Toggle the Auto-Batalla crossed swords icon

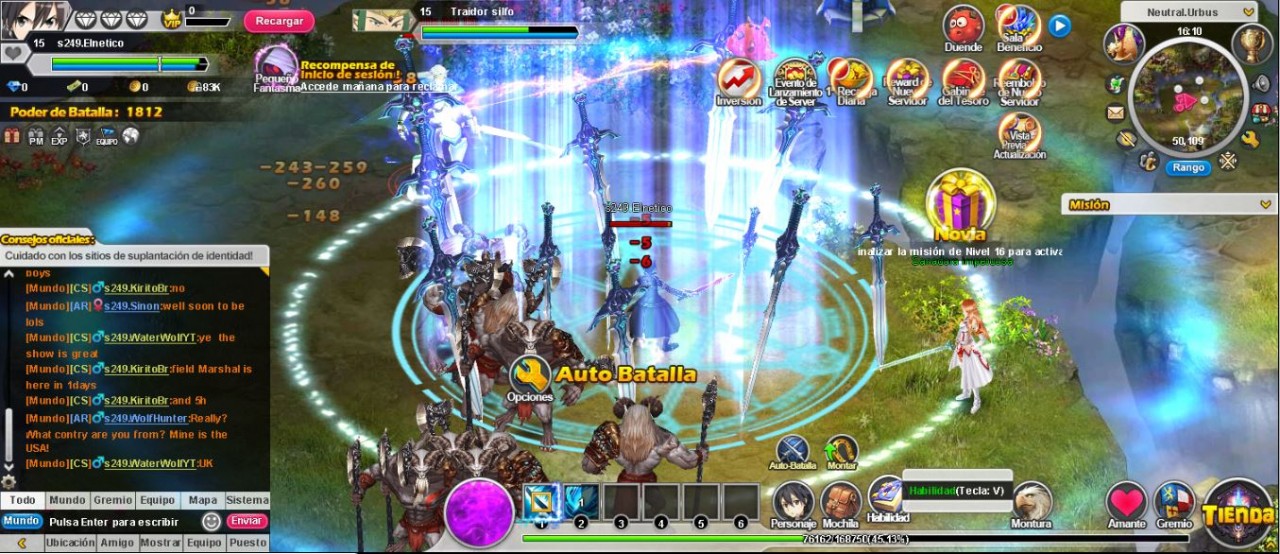793,450
